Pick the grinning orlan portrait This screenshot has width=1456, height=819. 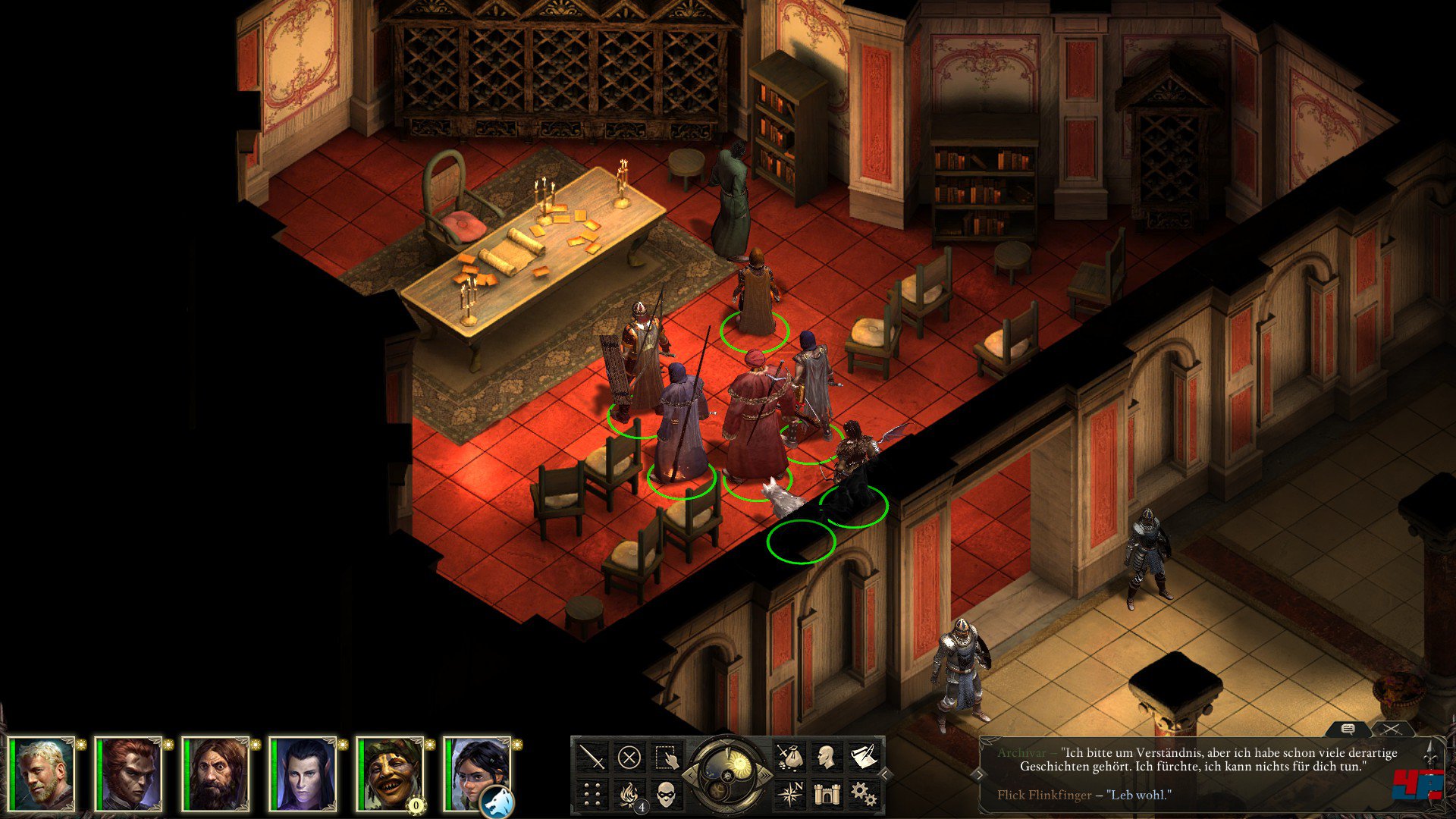click(391, 773)
